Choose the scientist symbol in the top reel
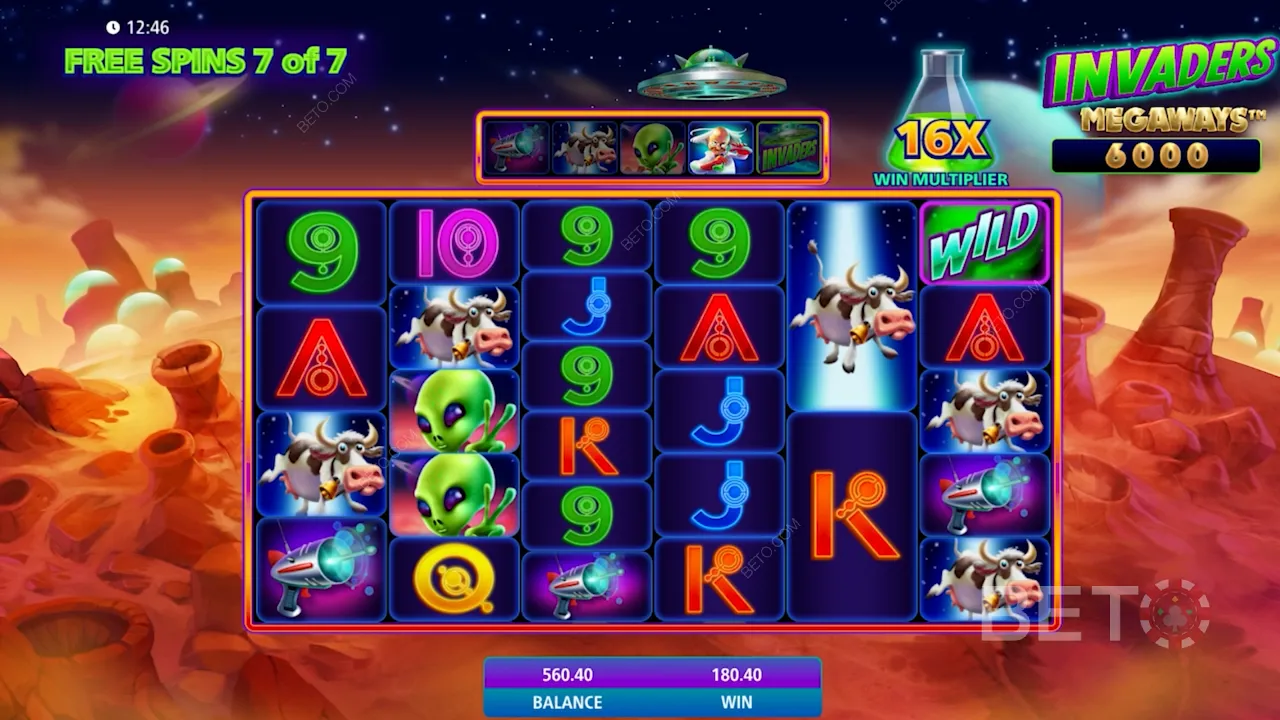 720,148
